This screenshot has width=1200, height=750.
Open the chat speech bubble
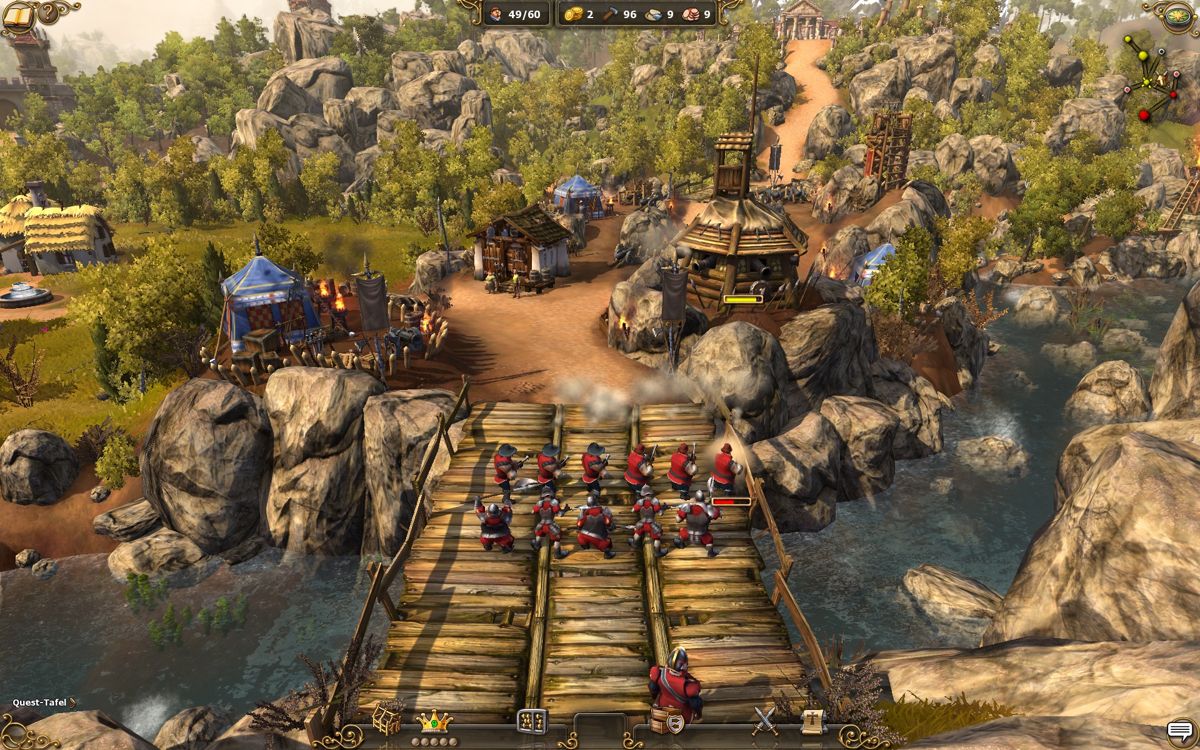1180,731
